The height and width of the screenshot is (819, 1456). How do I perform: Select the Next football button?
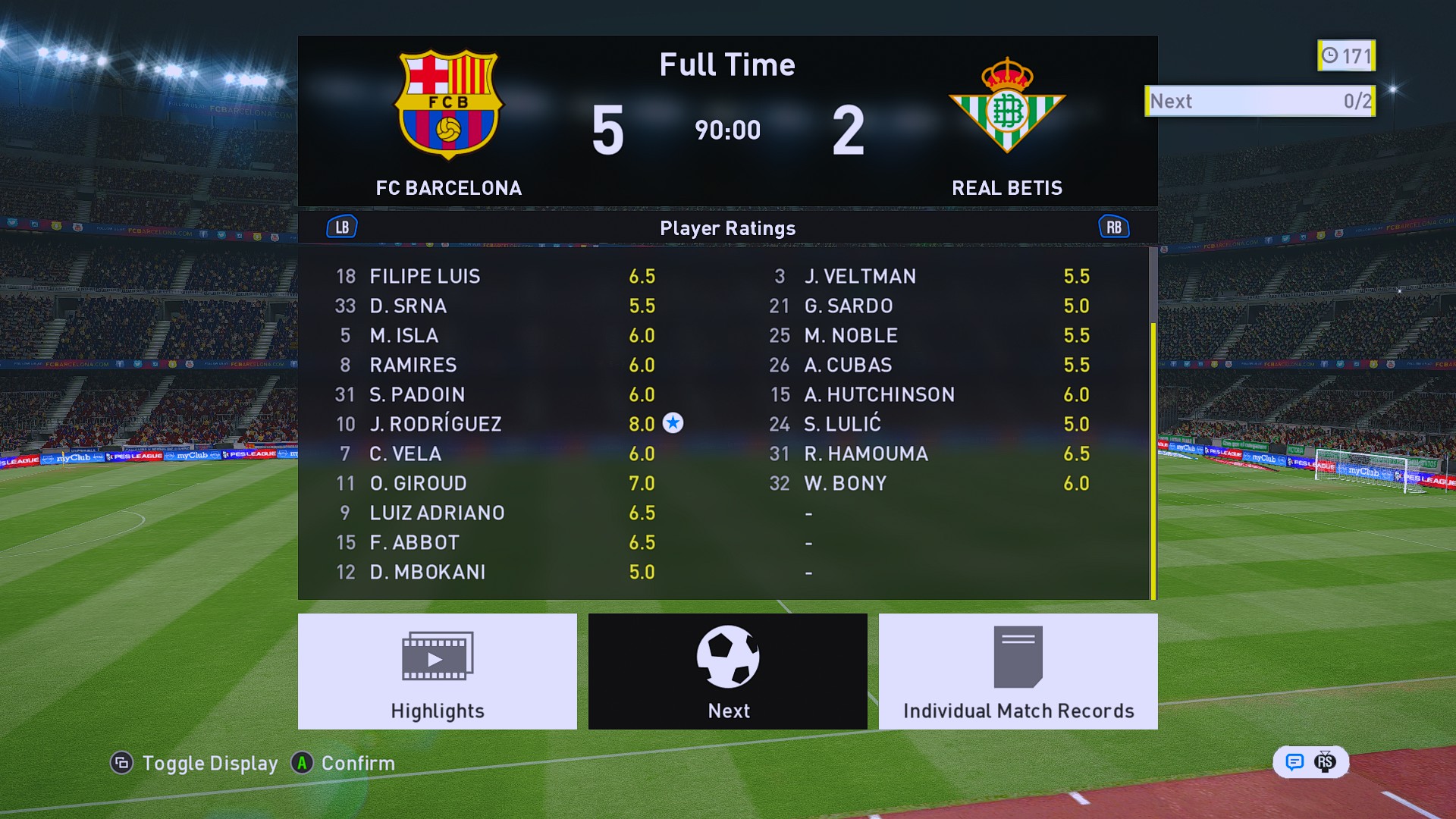pos(727,671)
